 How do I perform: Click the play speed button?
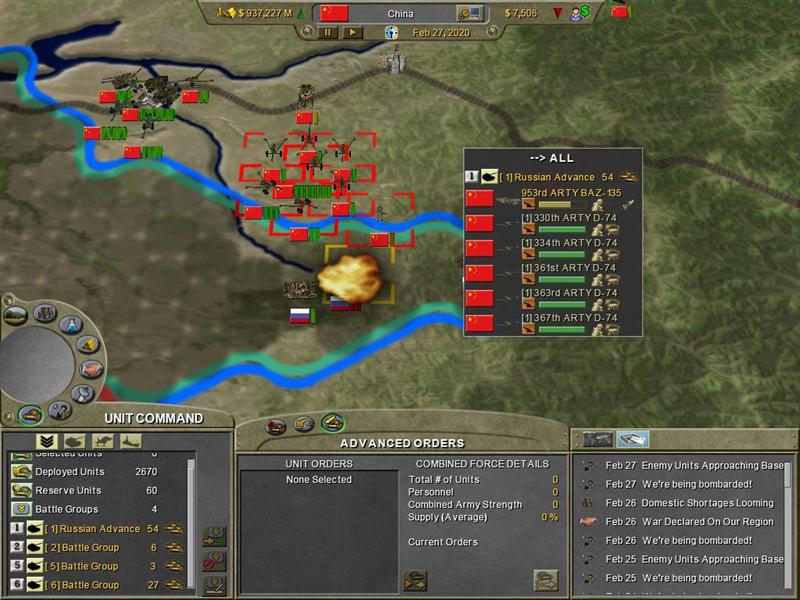click(352, 32)
